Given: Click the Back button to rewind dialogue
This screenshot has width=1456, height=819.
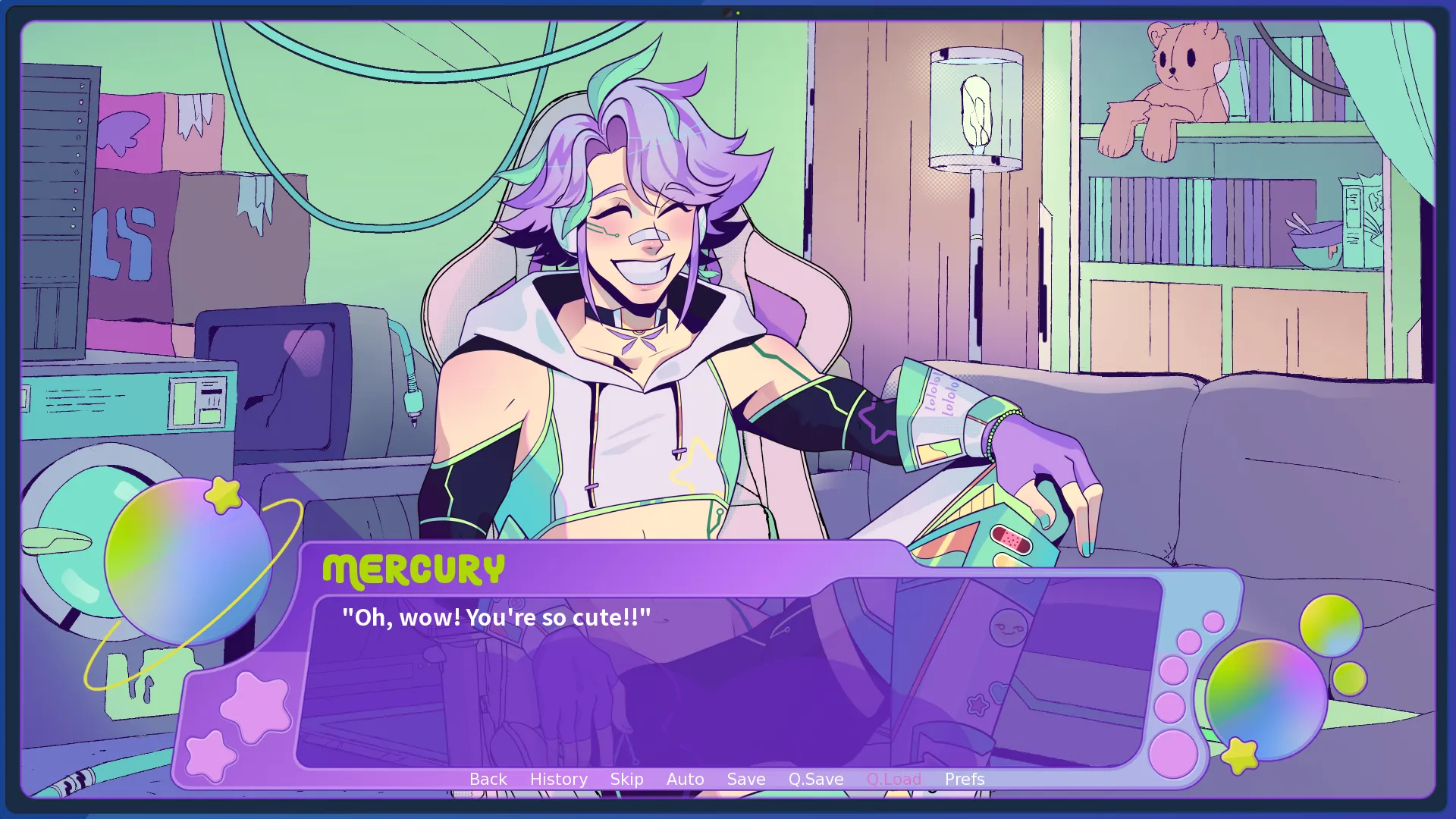Looking at the screenshot, I should (x=488, y=779).
